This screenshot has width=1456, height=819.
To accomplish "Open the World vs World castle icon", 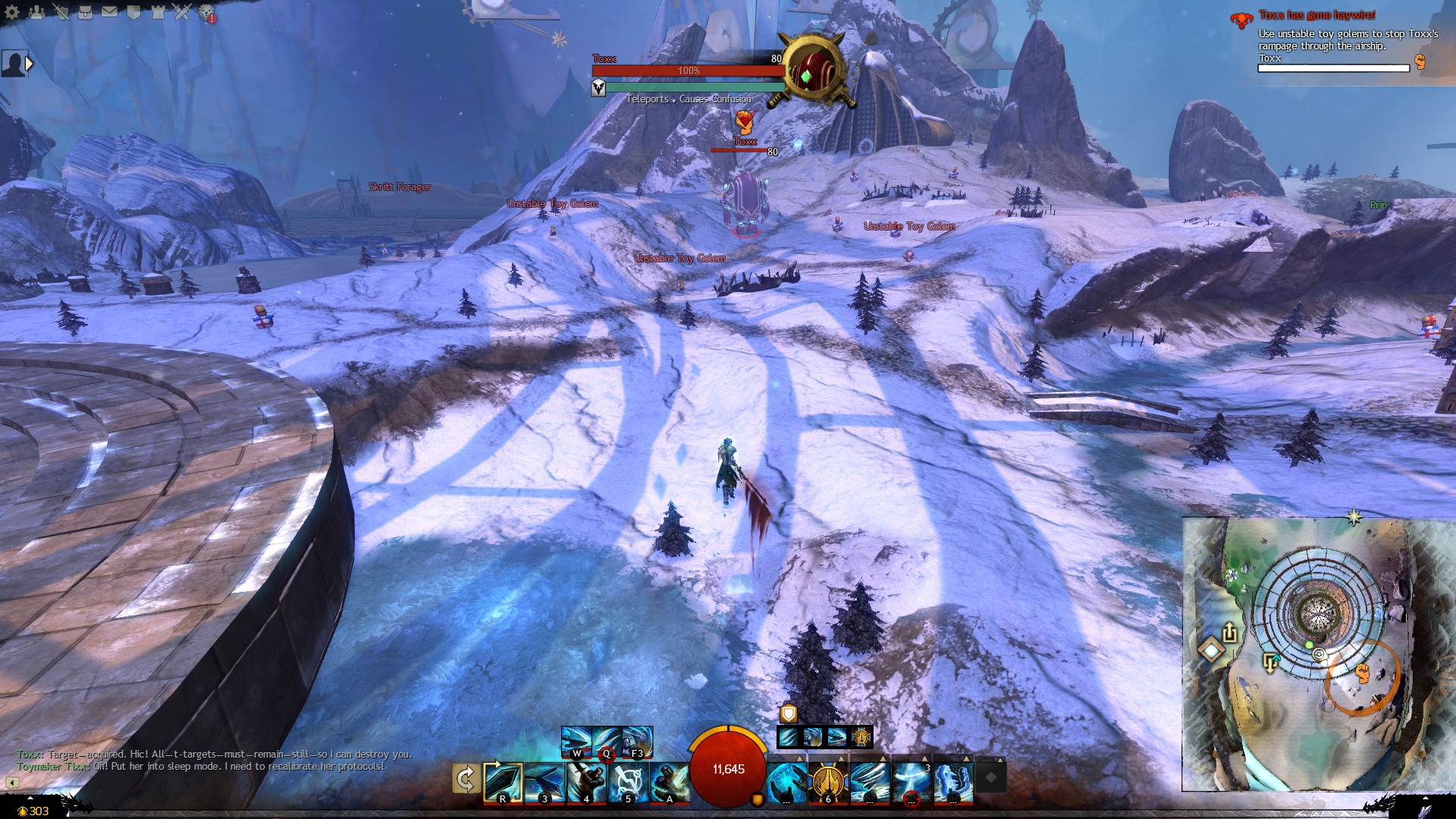I will (158, 11).
